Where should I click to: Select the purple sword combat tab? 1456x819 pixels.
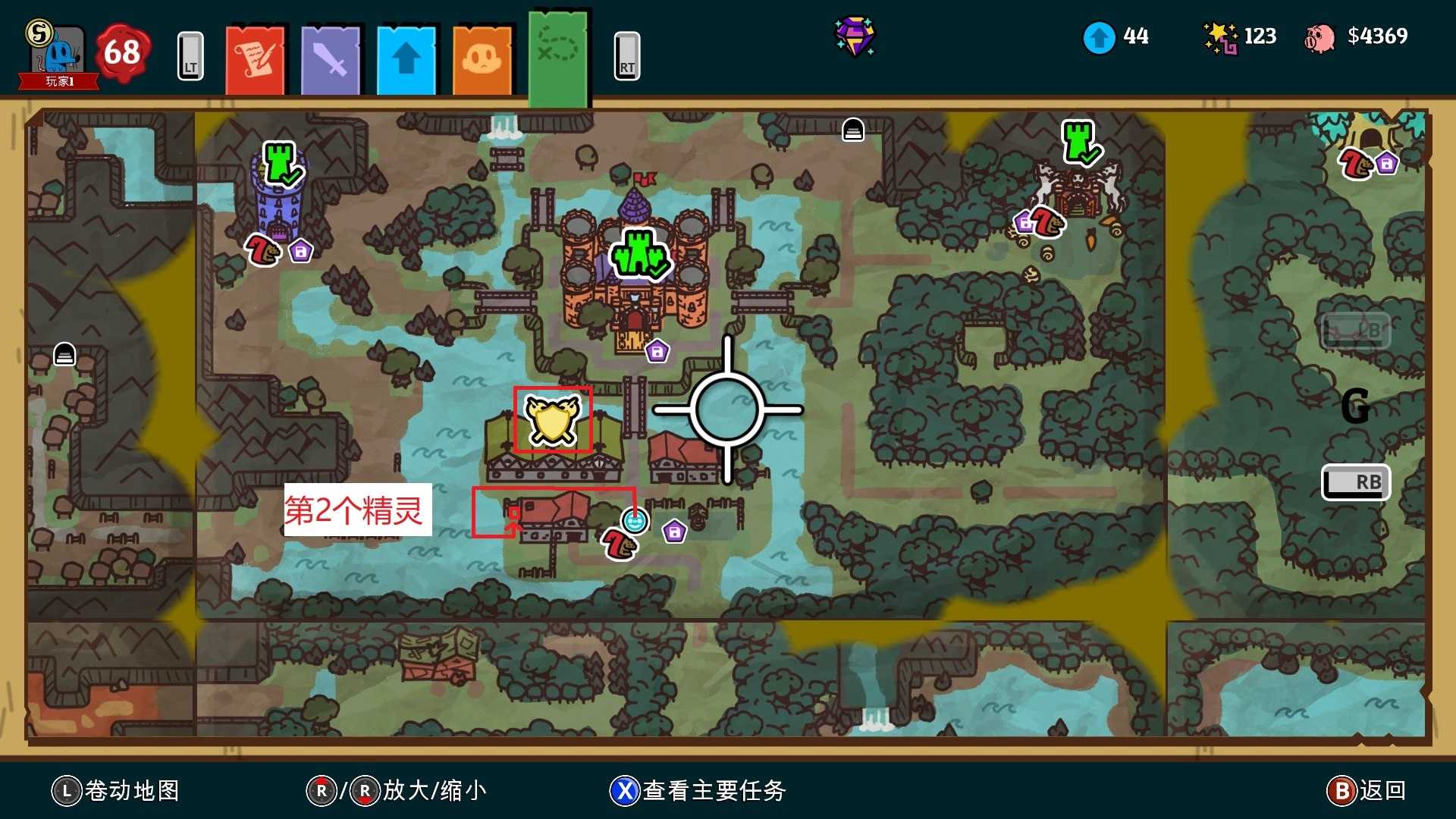coord(331,57)
